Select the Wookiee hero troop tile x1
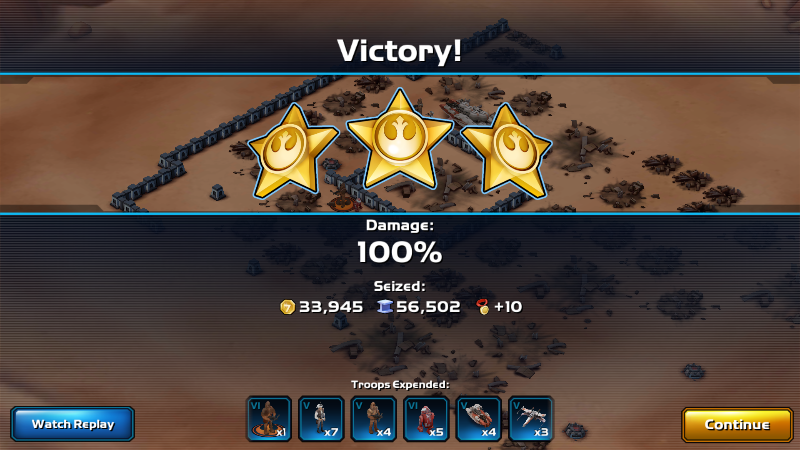 (269, 419)
